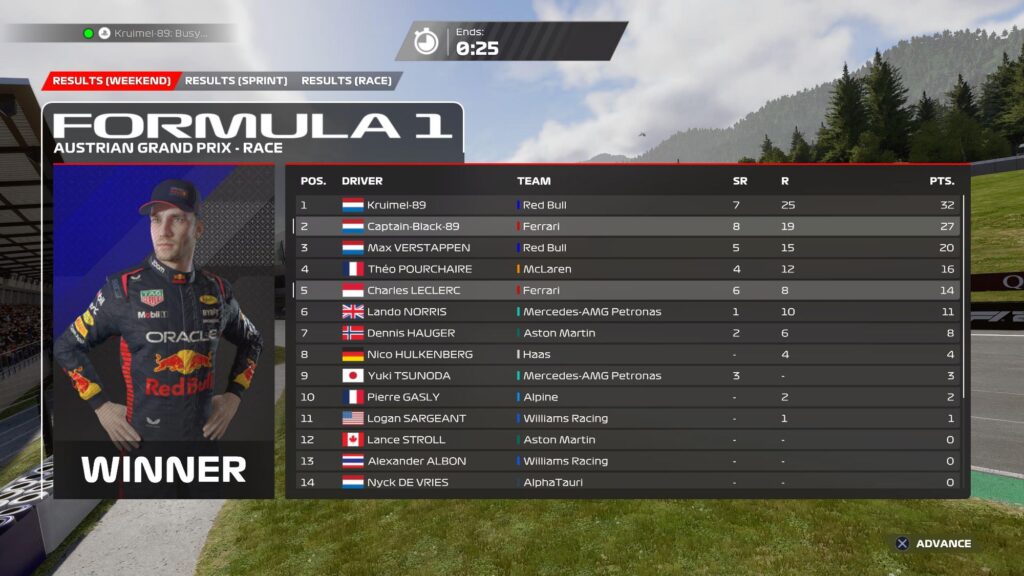Viewport: 1024px width, 576px height.
Task: Choose Logan Sargeant's row
Action: coord(627,418)
